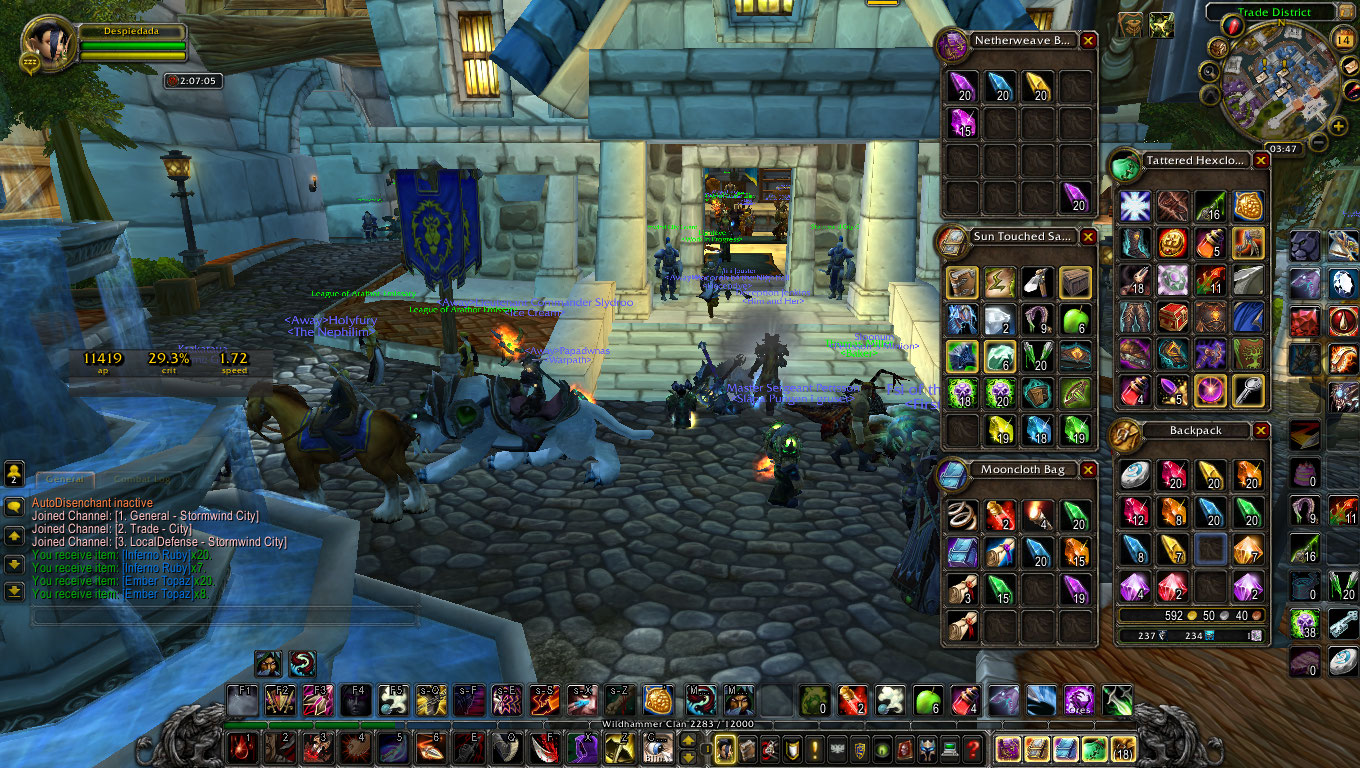Viewport: 1360px width, 768px height.
Task: Select Despiedada's player portrait
Action: click(45, 44)
